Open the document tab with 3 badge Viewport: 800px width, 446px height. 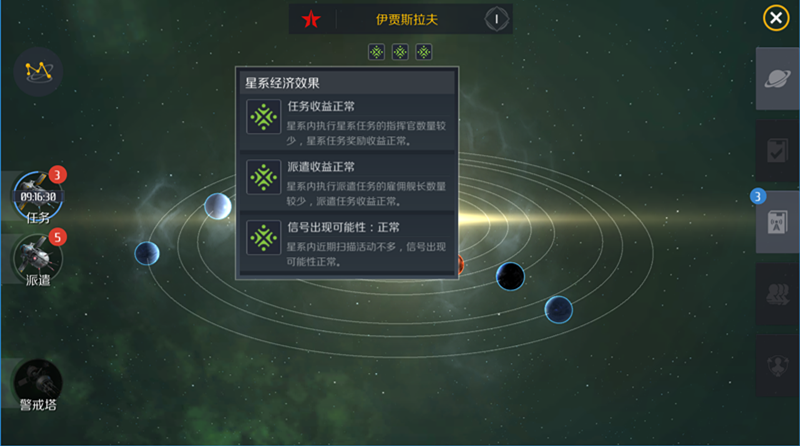777,221
